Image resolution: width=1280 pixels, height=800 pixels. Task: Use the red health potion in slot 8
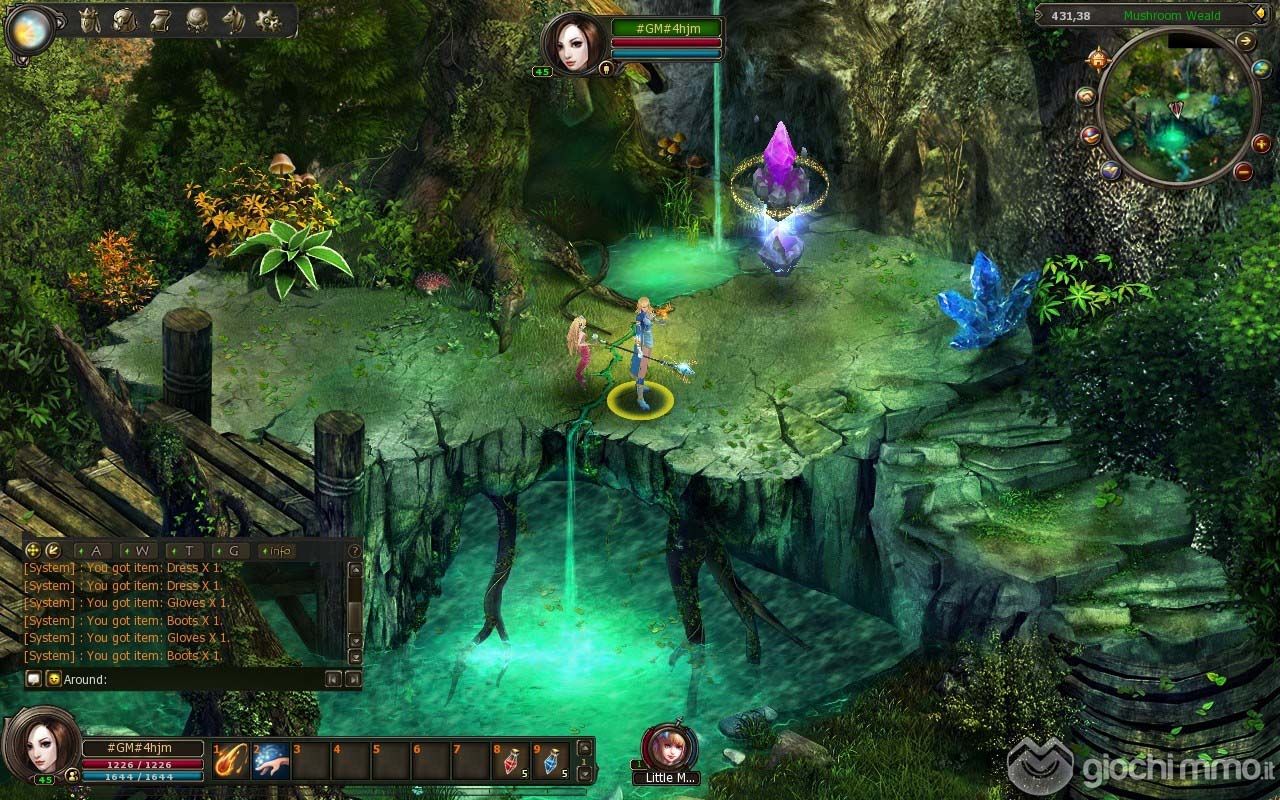[510, 761]
